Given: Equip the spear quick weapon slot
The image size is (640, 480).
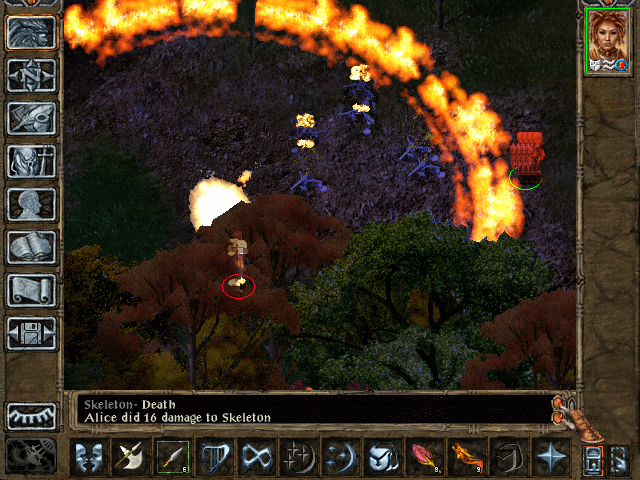Looking at the screenshot, I should [x=172, y=457].
